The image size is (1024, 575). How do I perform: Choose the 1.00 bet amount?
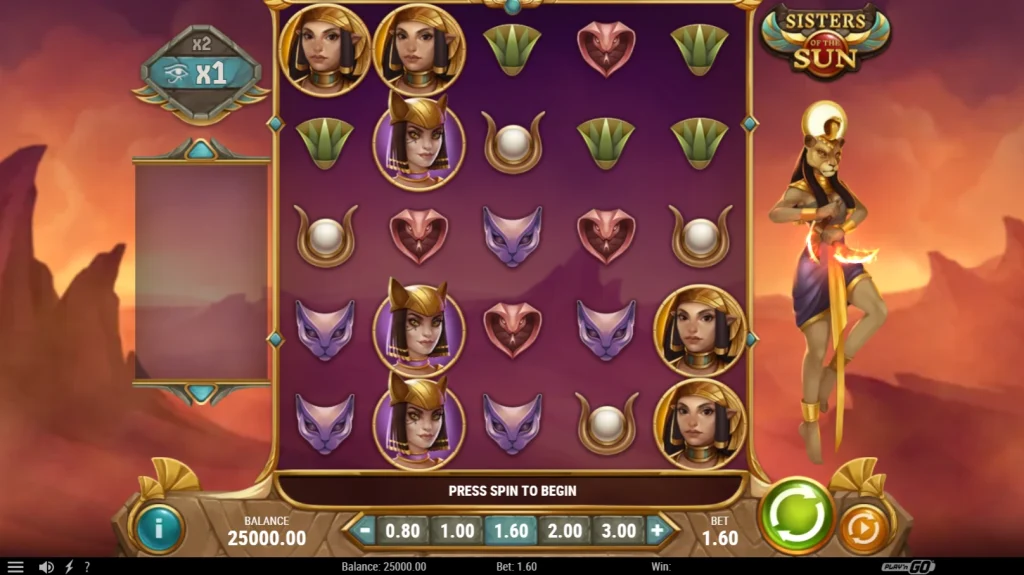456,530
